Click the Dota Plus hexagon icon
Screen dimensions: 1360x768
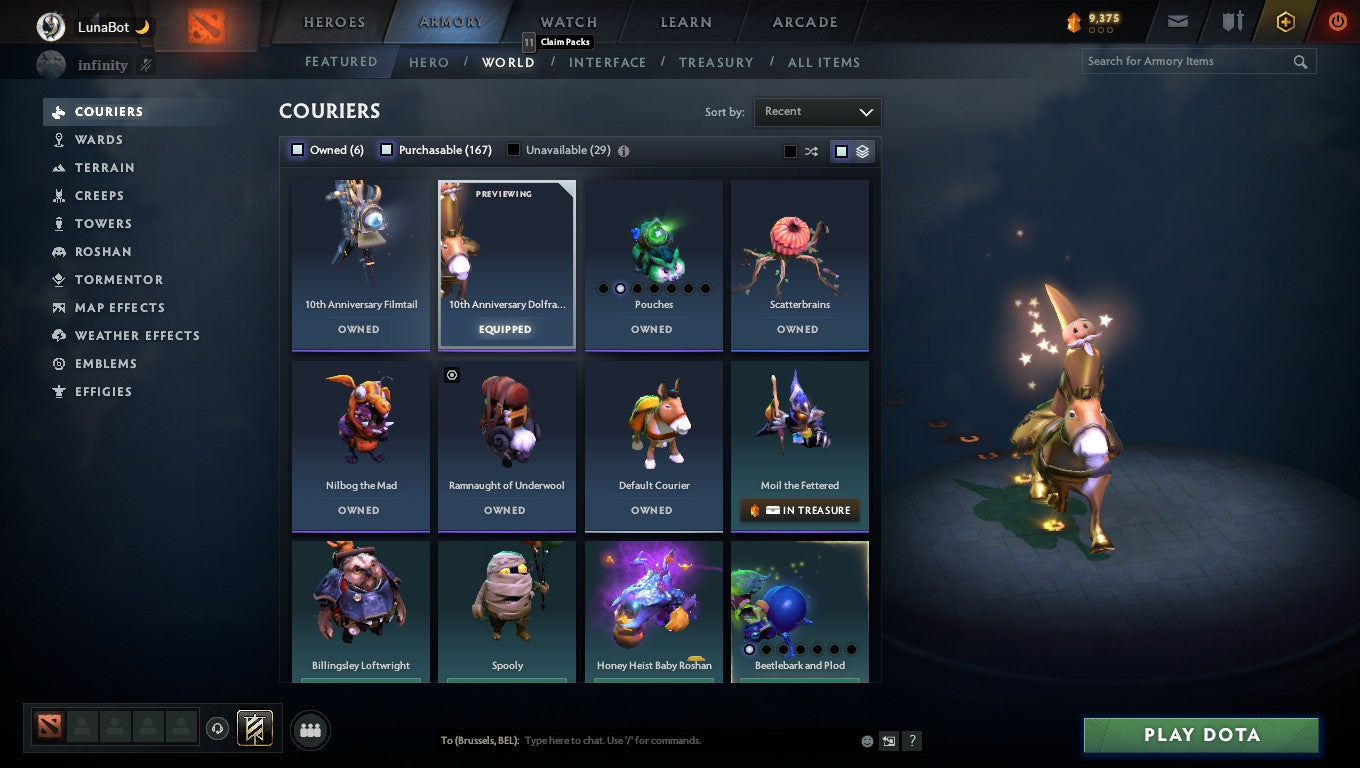click(x=1285, y=21)
